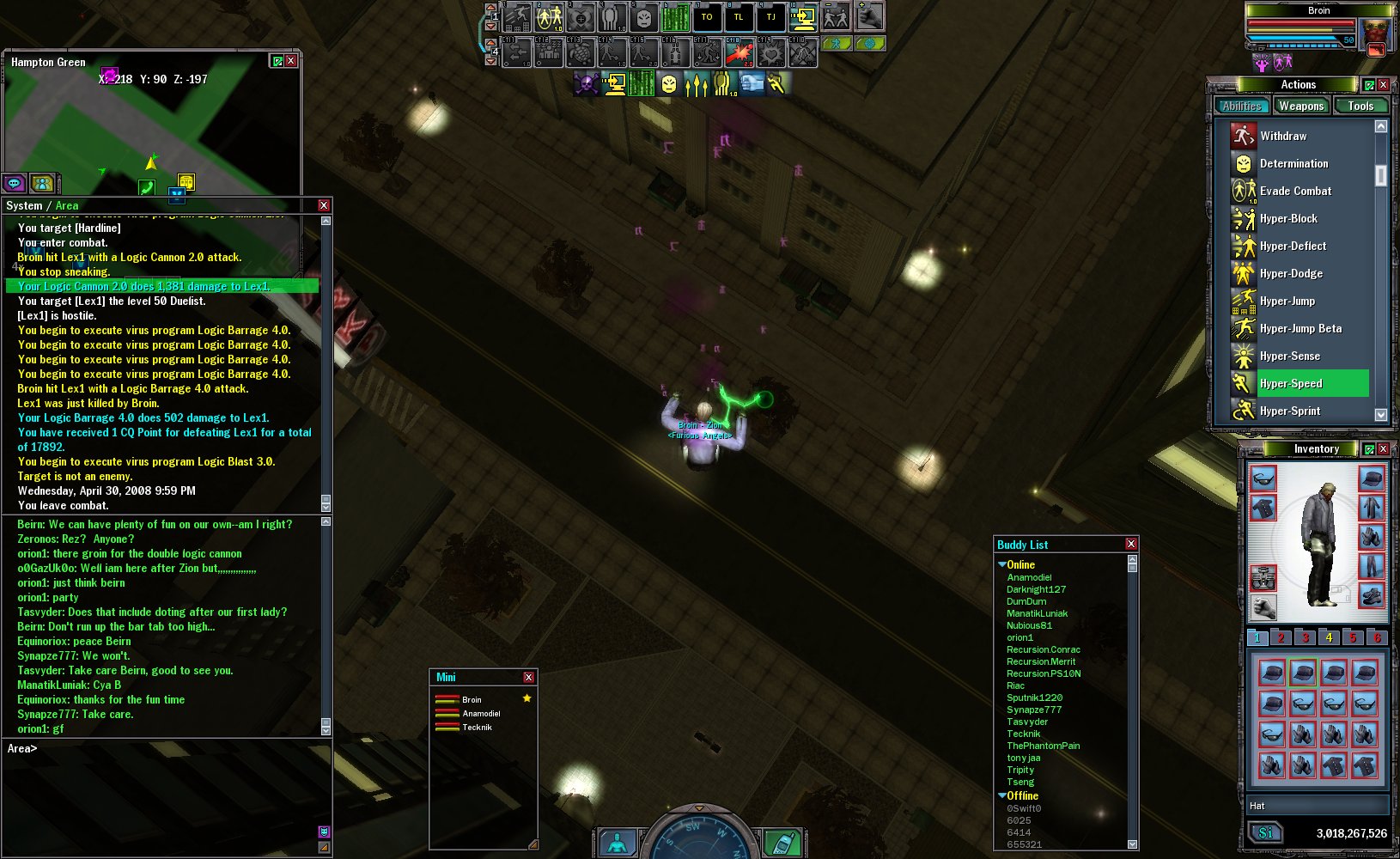Close the Inventory window
Image resolution: width=1400 pixels, height=859 pixels.
1383,449
